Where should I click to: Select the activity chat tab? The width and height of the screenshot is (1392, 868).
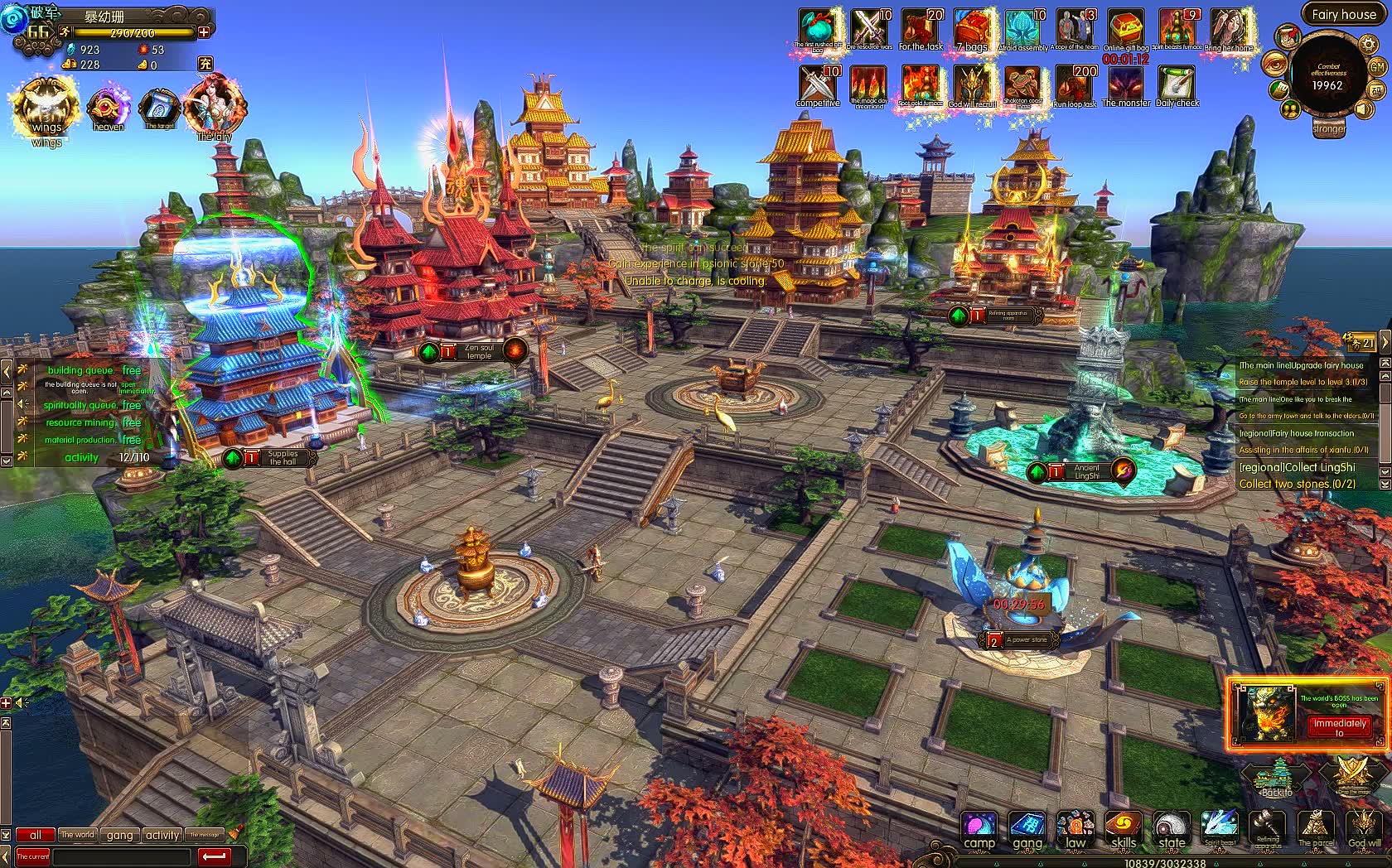[162, 835]
